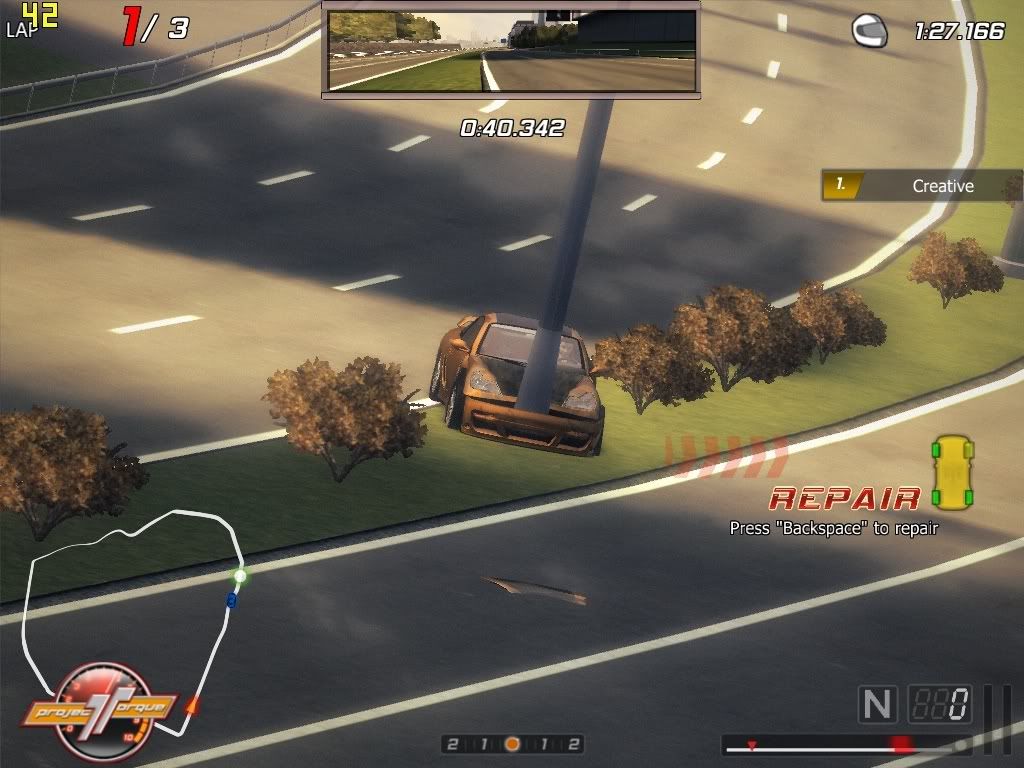Select the Creative player row in standings
Screen dimensions: 1024x768
pos(922,185)
